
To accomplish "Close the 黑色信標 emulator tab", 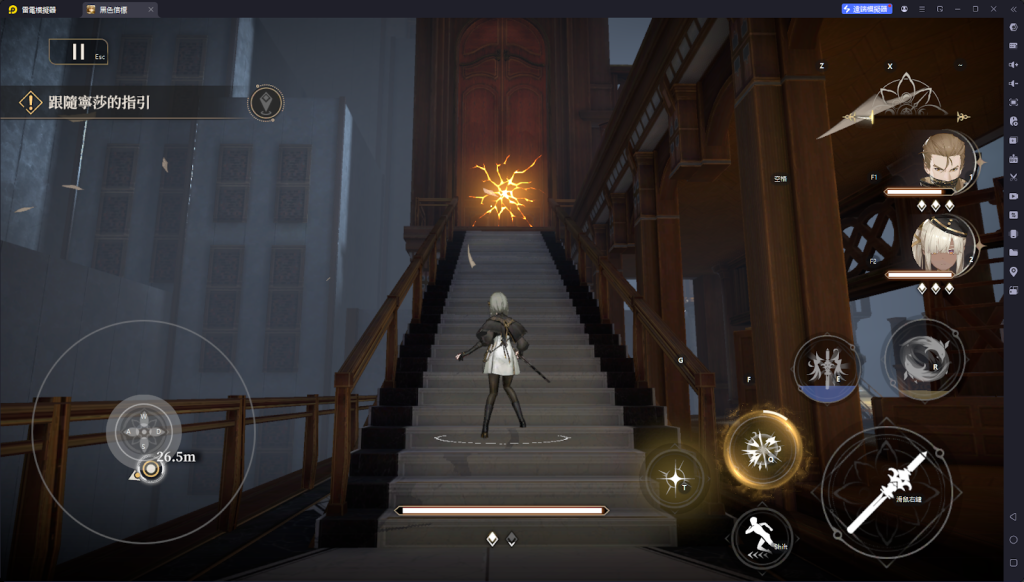I will (x=151, y=9).
